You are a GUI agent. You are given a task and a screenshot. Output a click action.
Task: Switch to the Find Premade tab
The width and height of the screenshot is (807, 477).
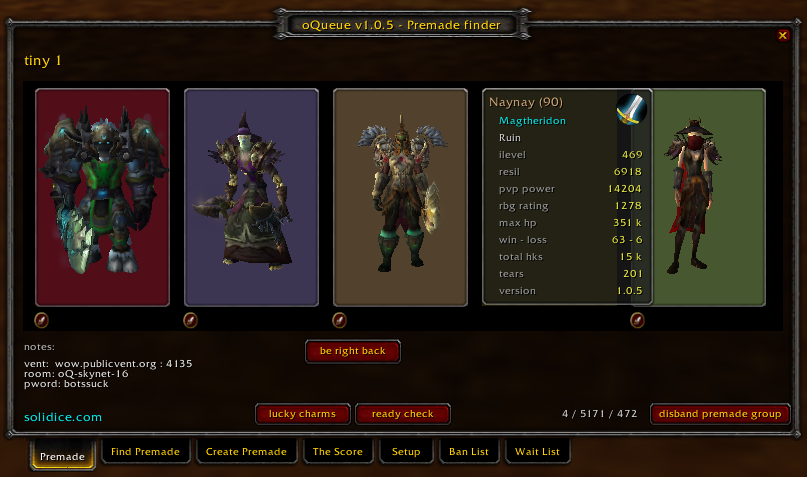[146, 452]
